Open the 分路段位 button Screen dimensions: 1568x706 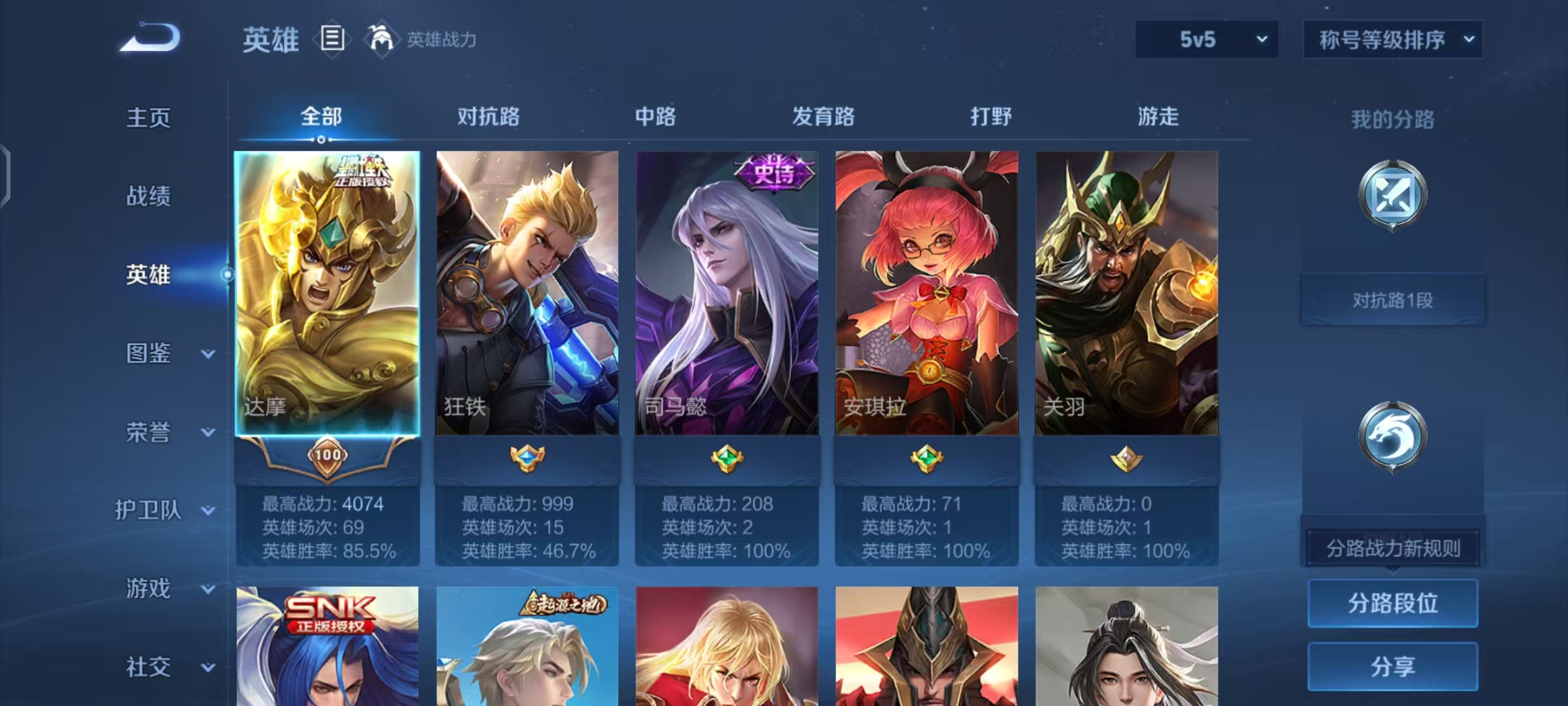pos(1392,603)
